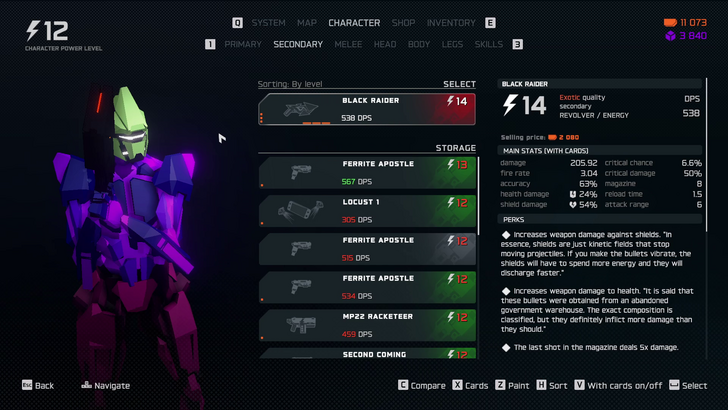View the BODY equipment category
728x410 pixels.
tap(419, 44)
